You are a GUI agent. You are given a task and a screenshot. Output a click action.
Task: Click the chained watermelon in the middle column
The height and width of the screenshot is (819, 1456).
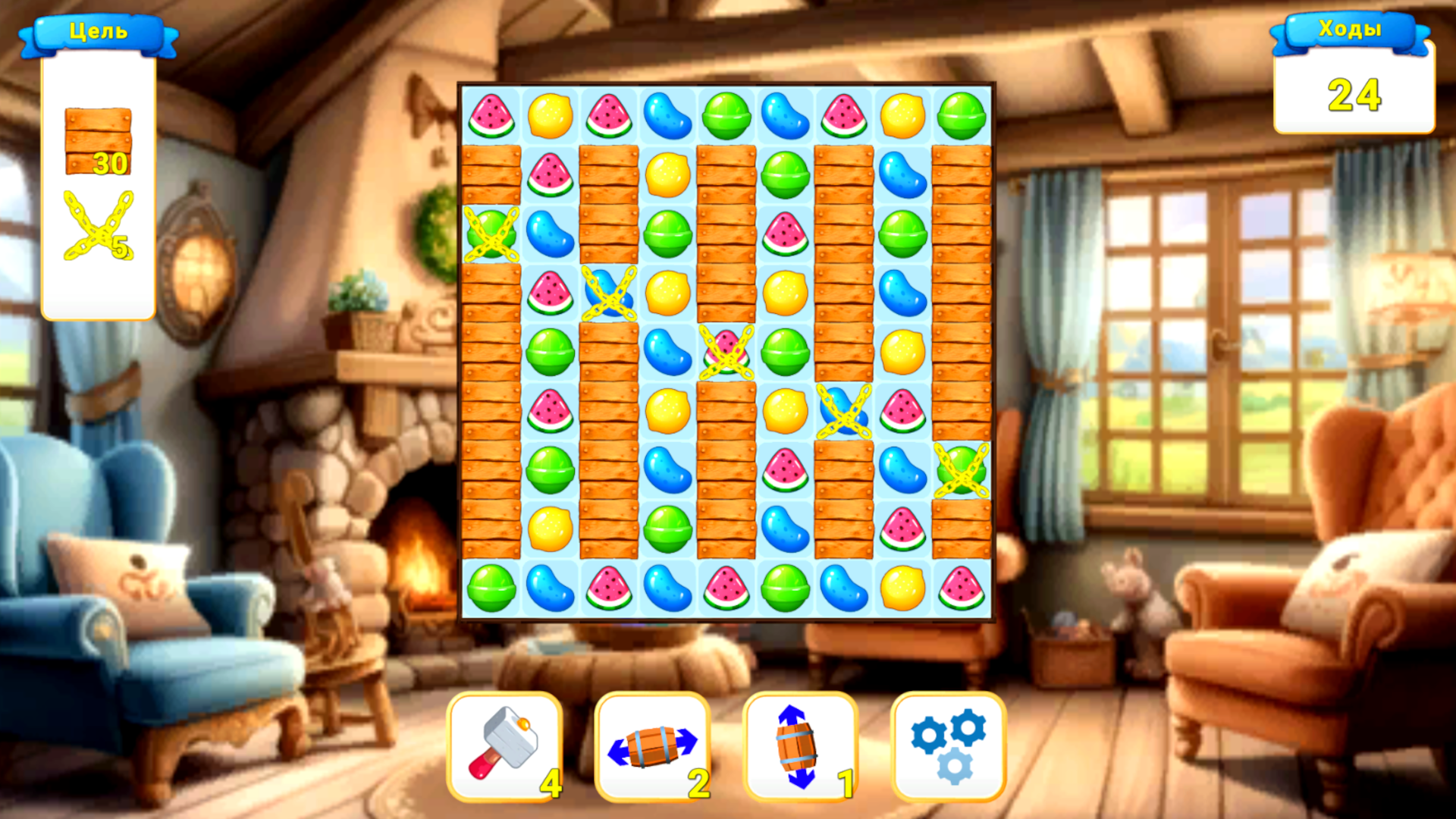[726, 353]
